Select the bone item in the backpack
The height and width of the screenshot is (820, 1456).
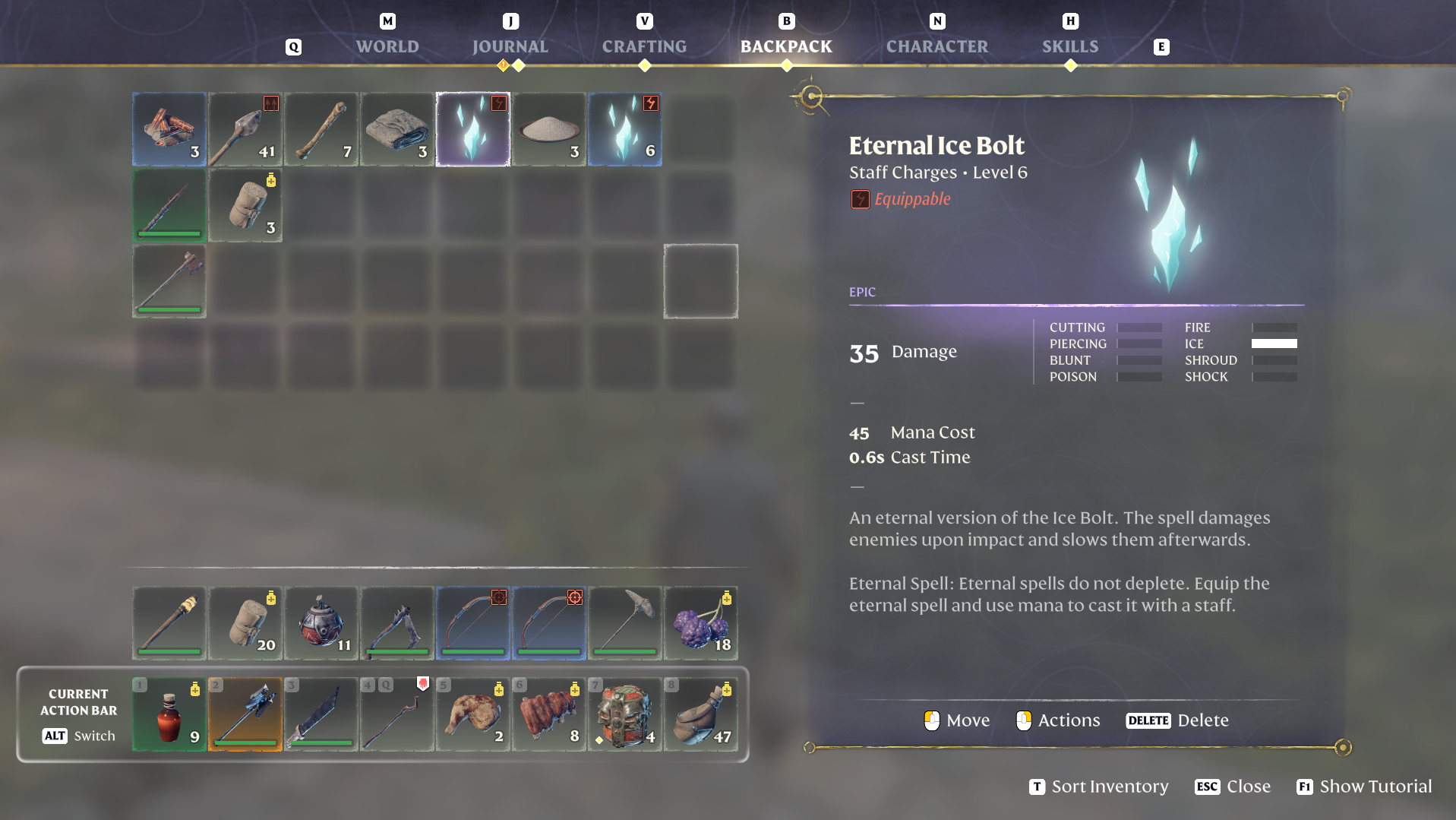(x=321, y=129)
